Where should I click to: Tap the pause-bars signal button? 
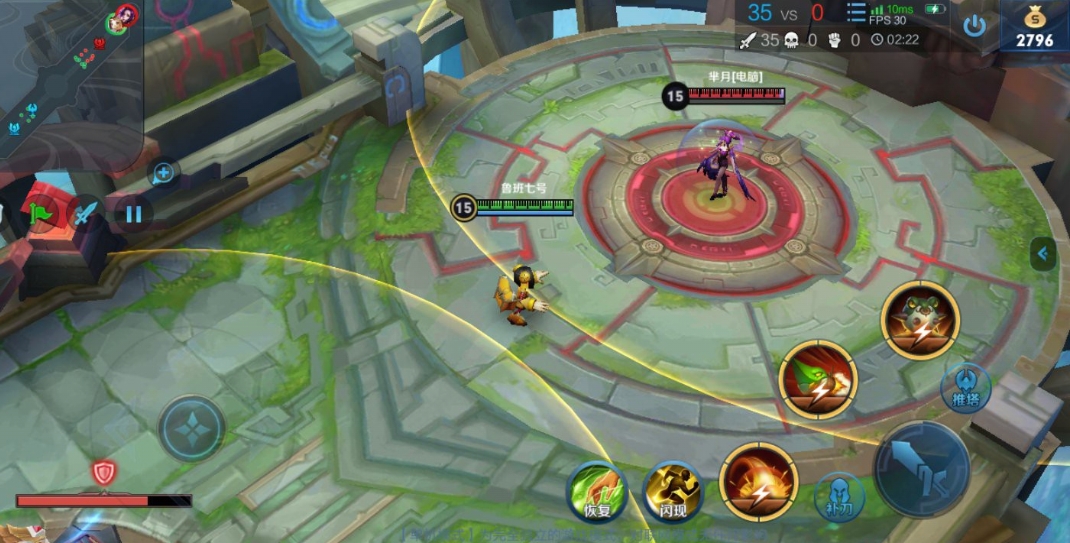[x=133, y=213]
